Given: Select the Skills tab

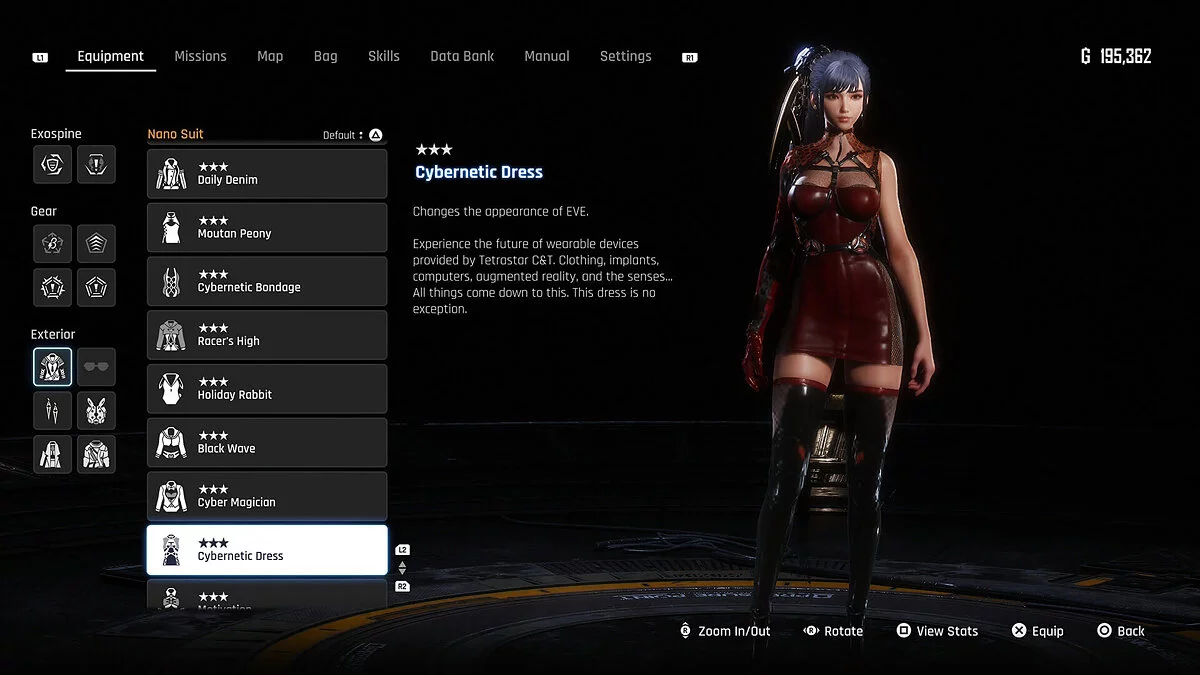Looking at the screenshot, I should [383, 56].
